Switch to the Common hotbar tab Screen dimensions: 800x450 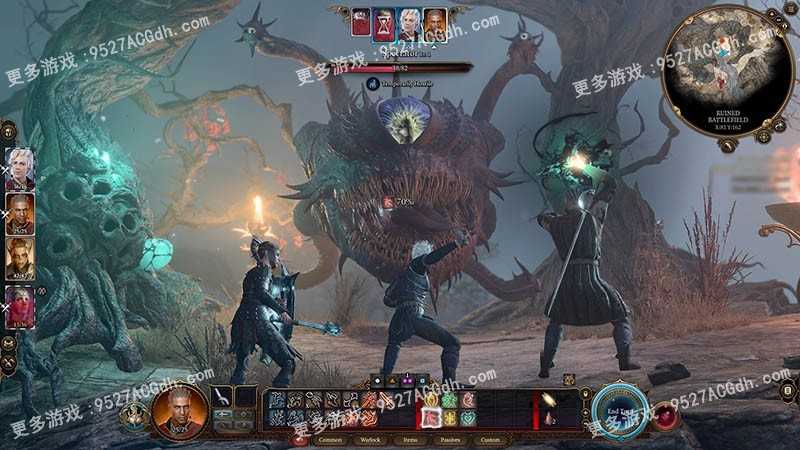coord(329,439)
